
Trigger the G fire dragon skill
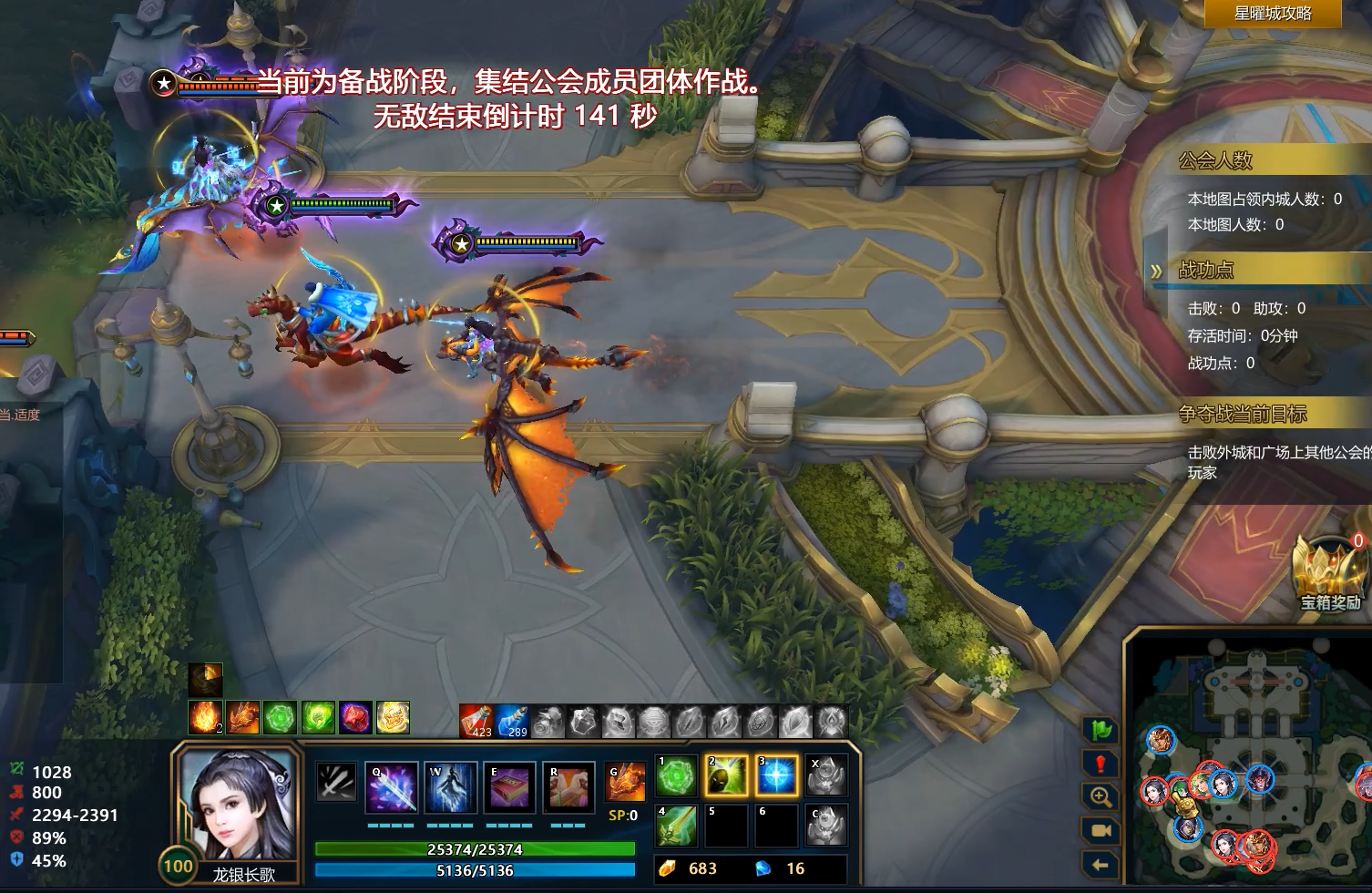pyautogui.click(x=626, y=782)
